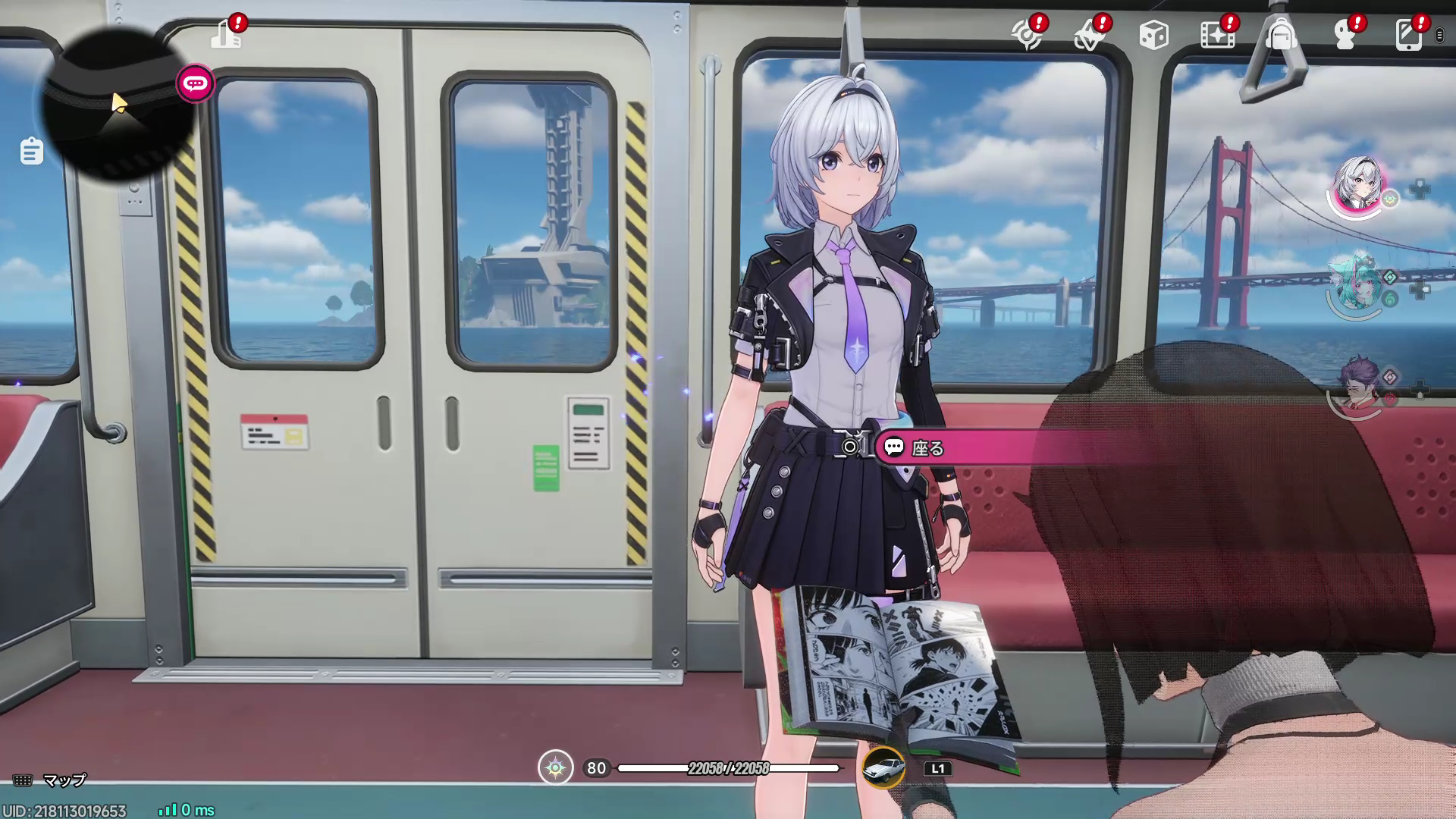This screenshot has height=819, width=1456.
Task: Open the star wish icon in top bar
Action: (1090, 35)
